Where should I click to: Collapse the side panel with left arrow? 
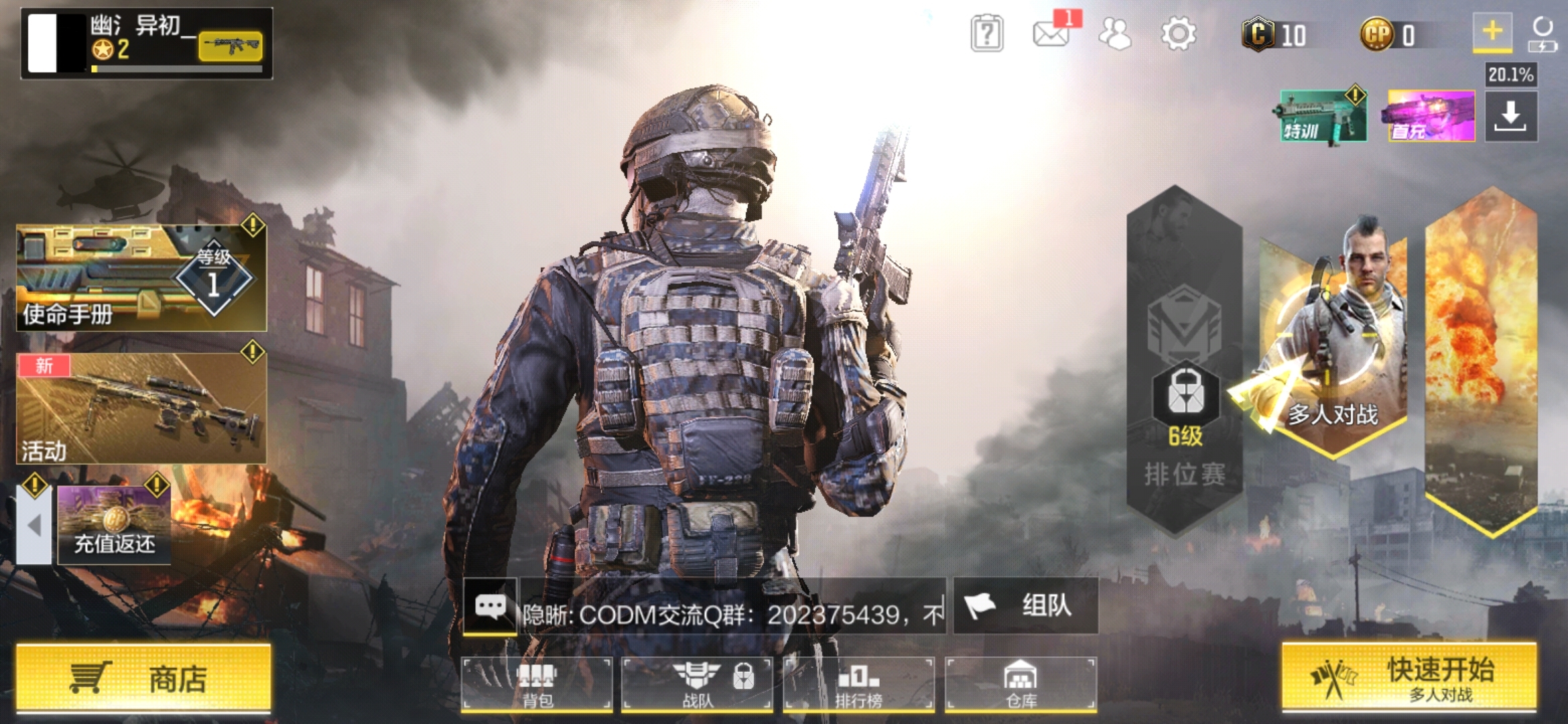34,526
